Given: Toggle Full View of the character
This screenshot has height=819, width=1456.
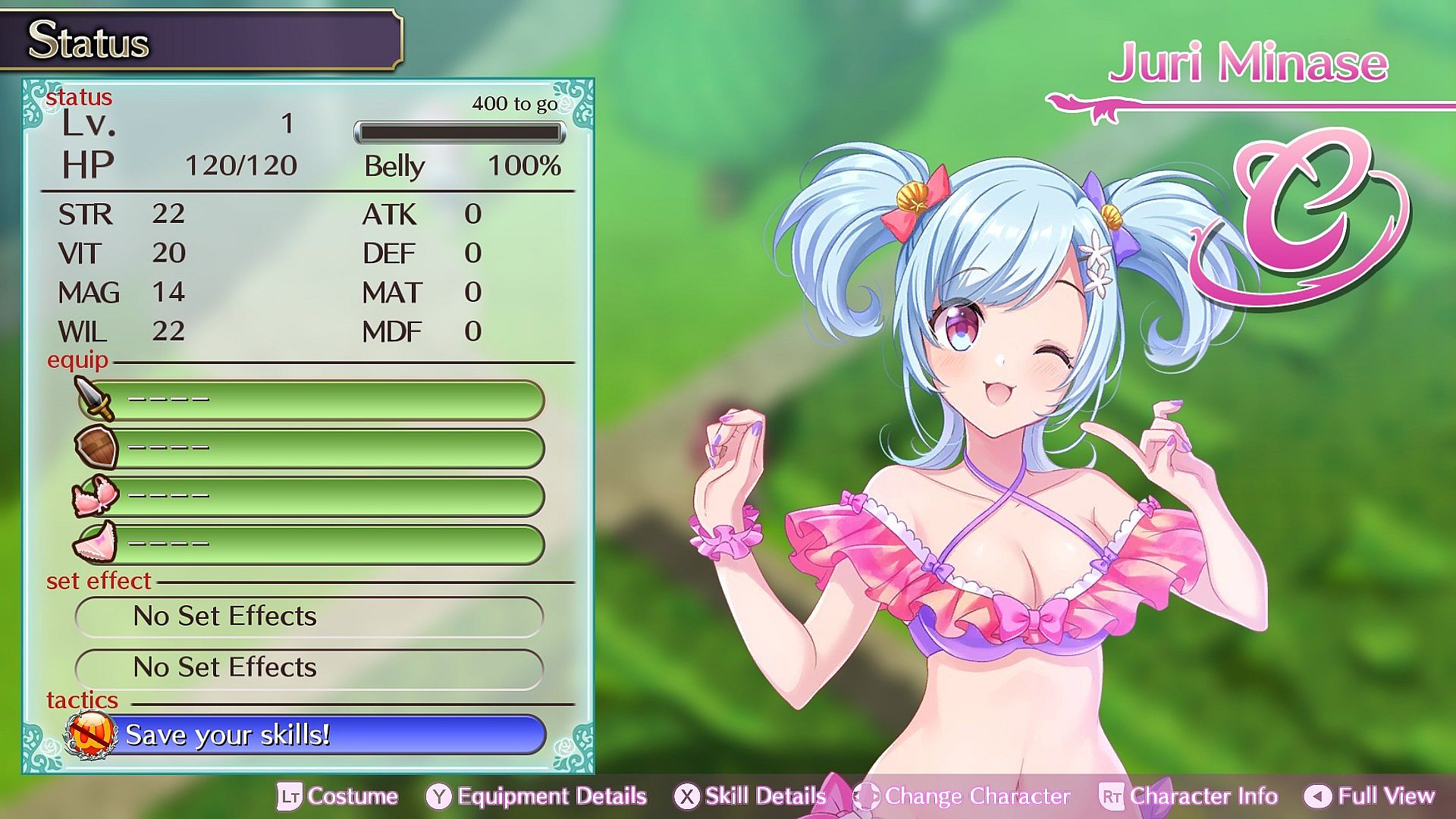Looking at the screenshot, I should tap(1370, 796).
